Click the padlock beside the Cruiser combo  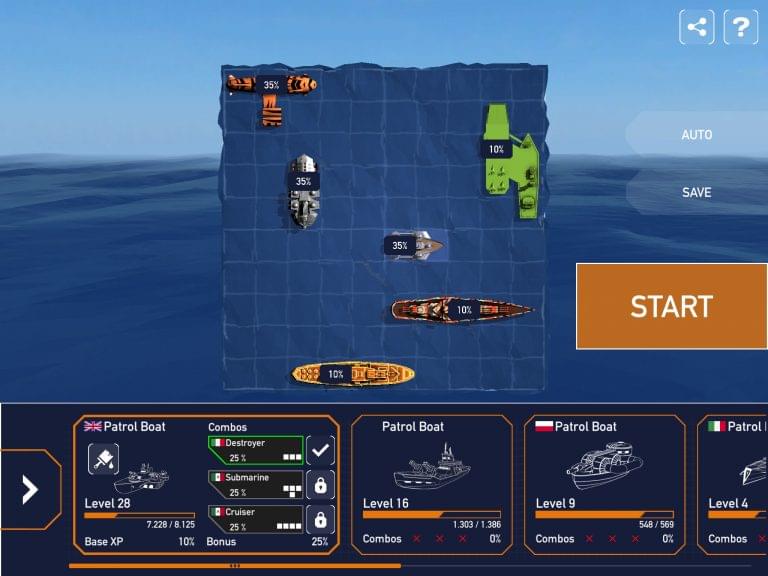tap(320, 520)
